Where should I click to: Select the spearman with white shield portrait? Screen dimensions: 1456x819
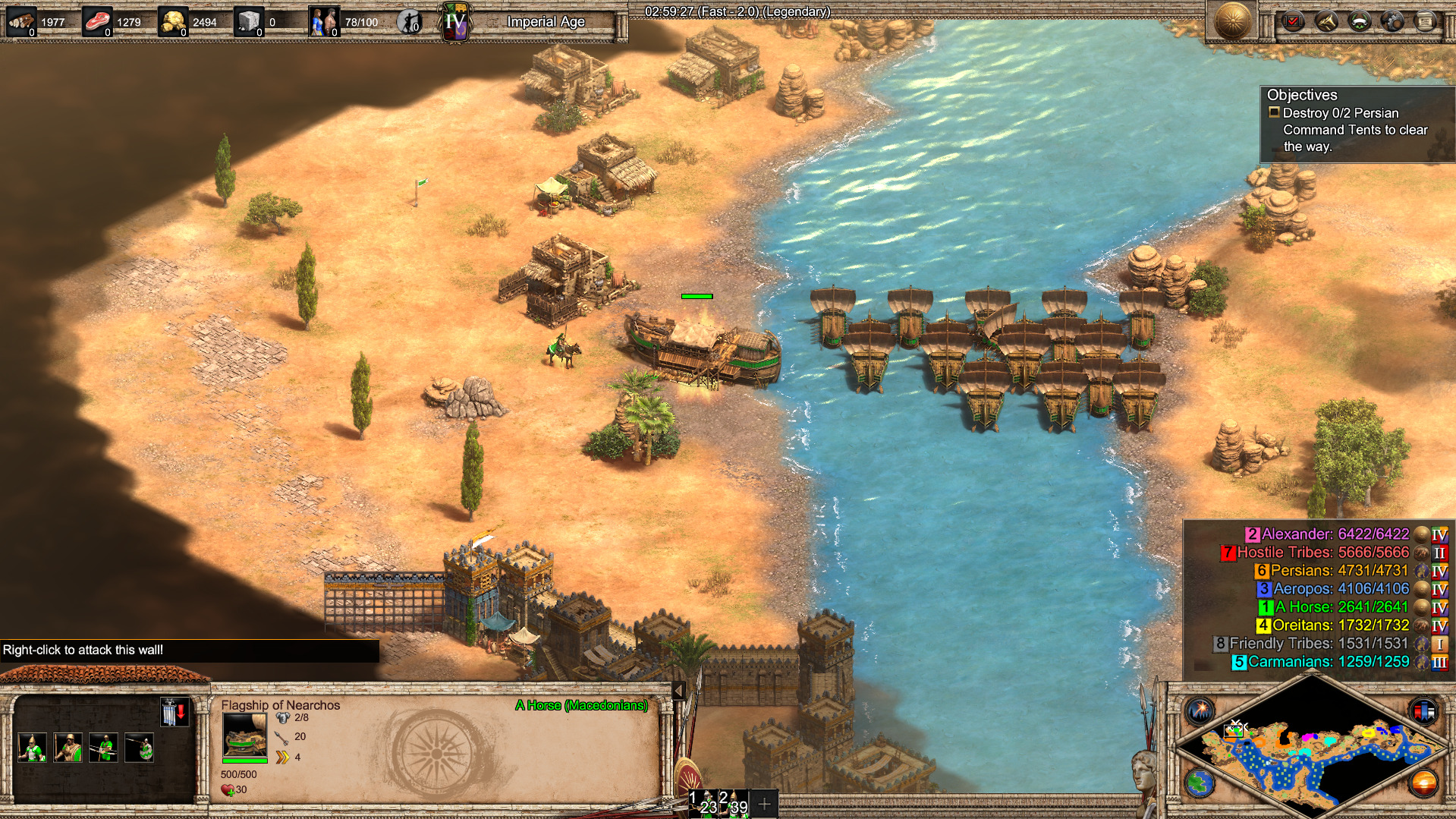click(32, 748)
